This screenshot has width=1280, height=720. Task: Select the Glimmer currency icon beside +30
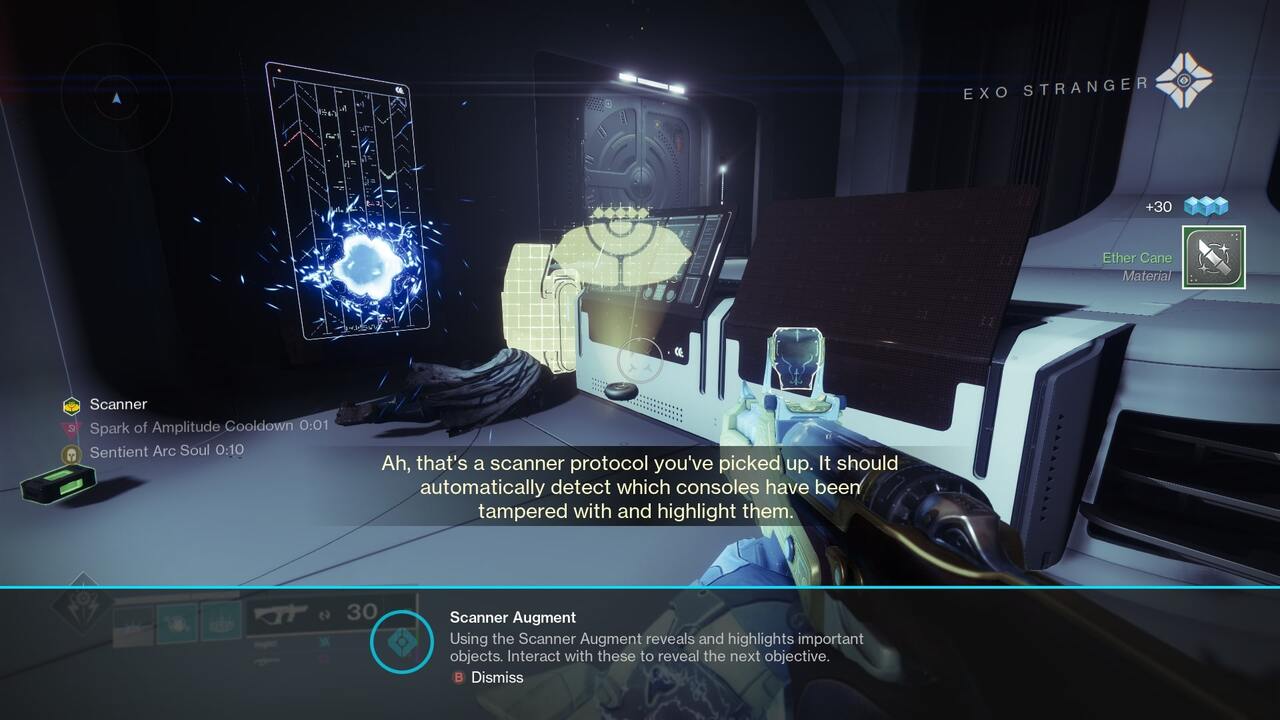(x=1205, y=205)
